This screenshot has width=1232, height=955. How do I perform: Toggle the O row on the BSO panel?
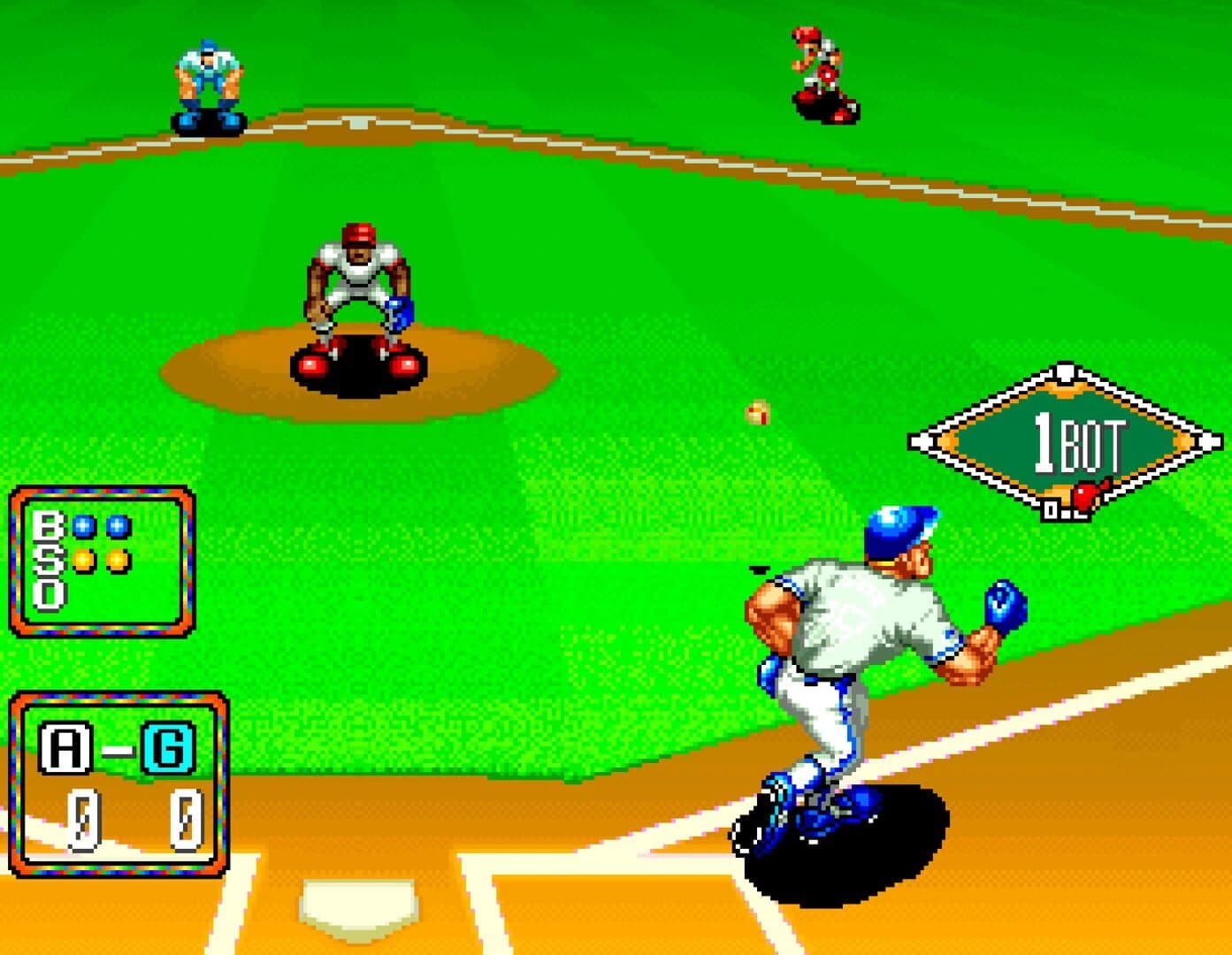click(x=47, y=592)
